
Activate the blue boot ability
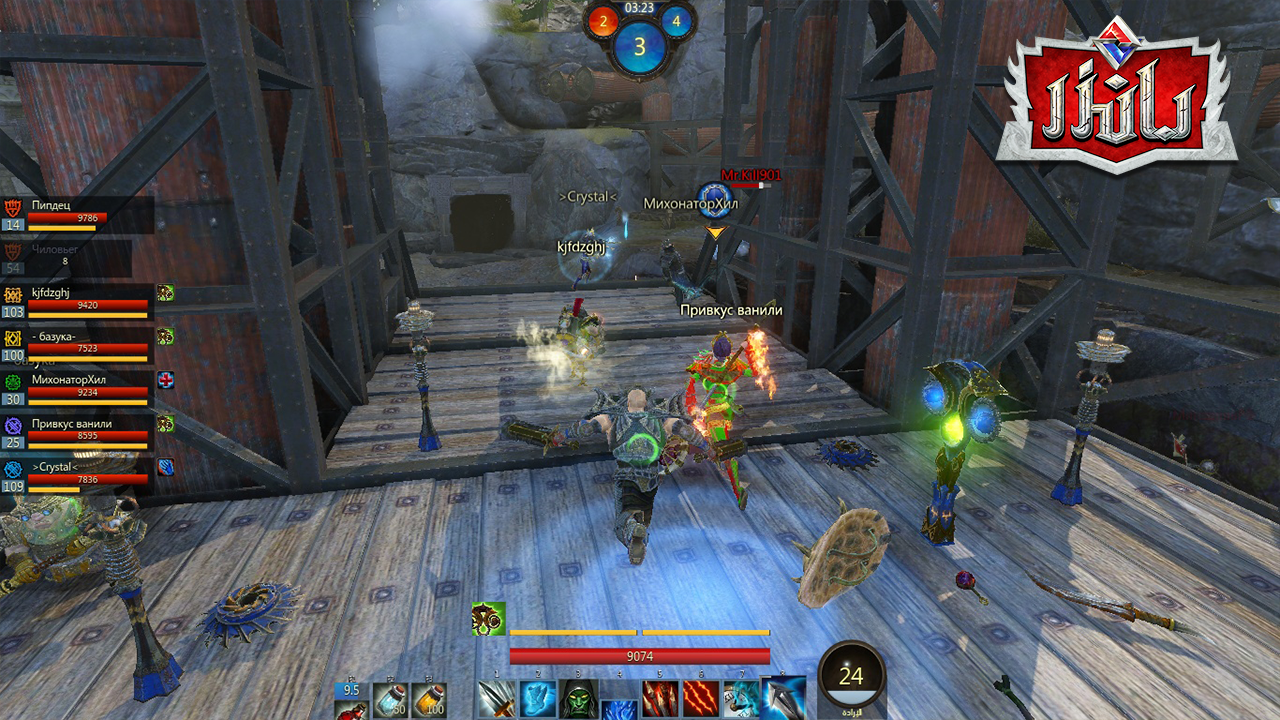[537, 699]
